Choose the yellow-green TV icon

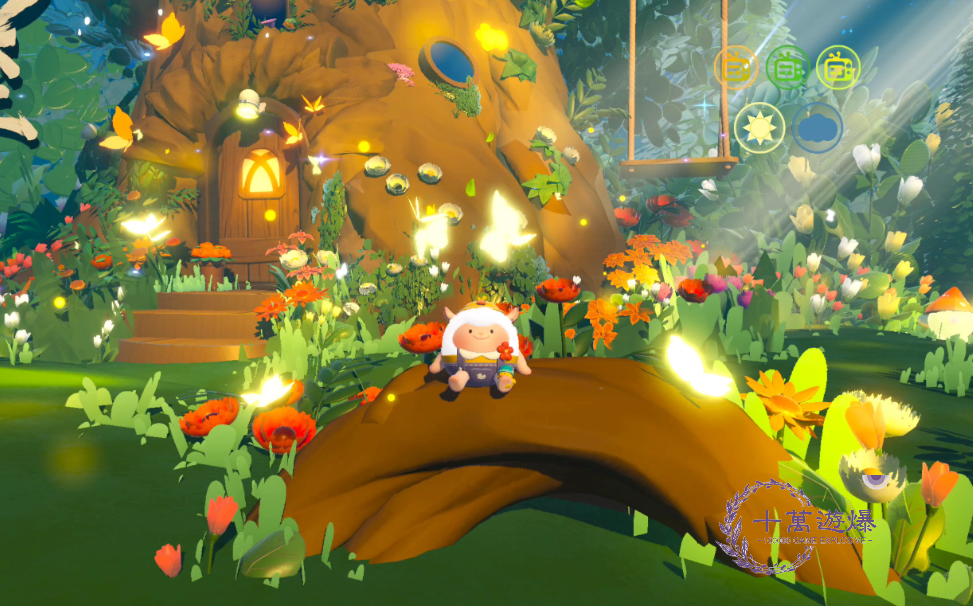[x=838, y=68]
